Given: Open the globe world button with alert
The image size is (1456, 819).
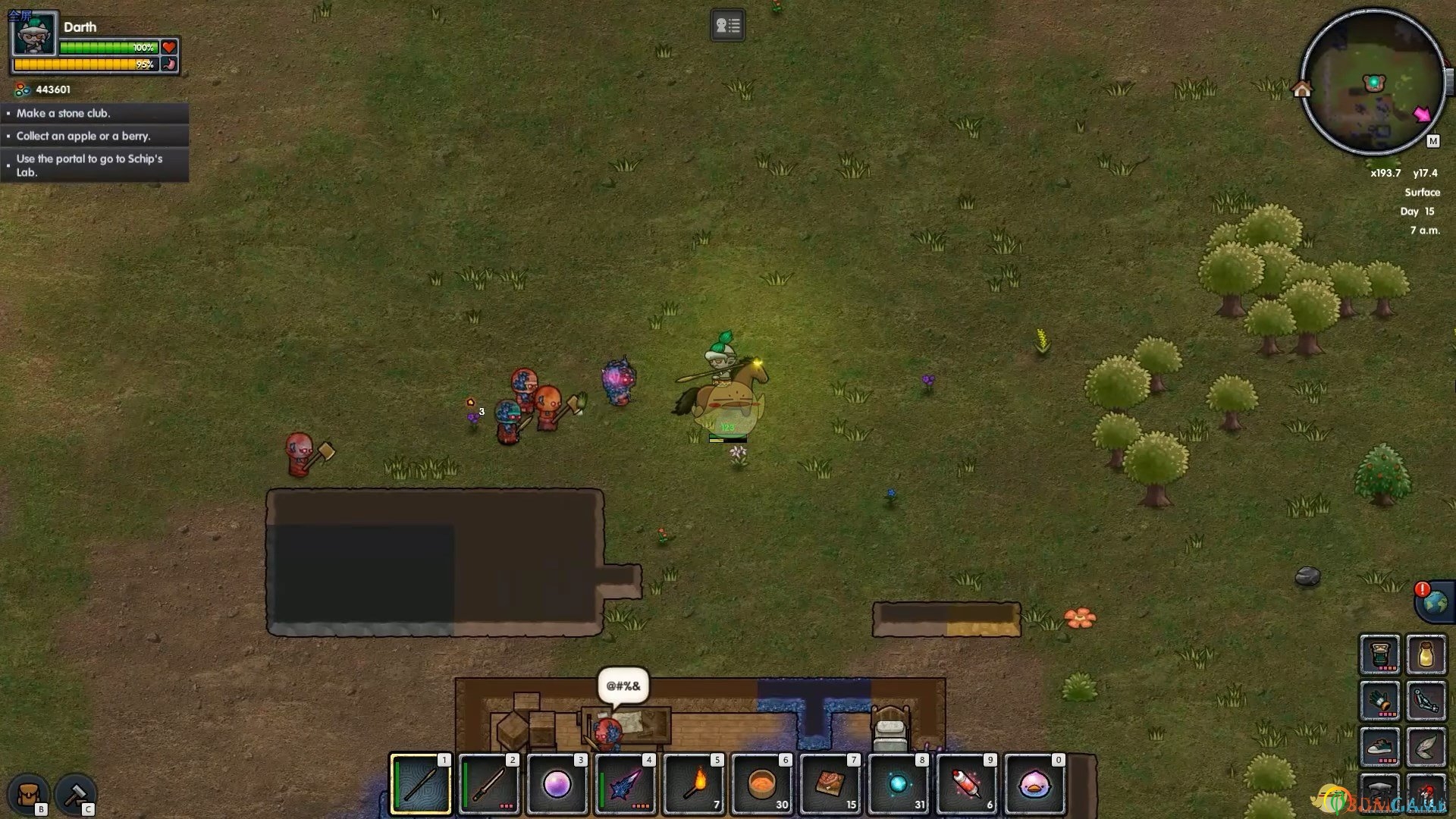Looking at the screenshot, I should (1434, 603).
